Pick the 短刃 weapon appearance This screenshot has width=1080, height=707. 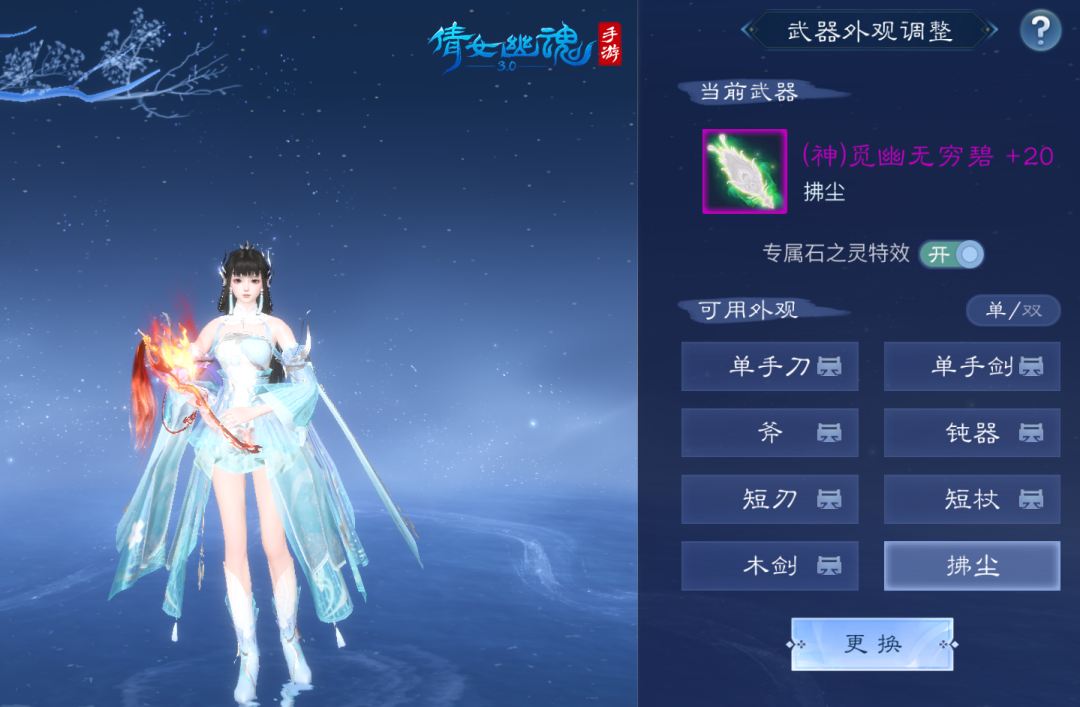[x=770, y=499]
